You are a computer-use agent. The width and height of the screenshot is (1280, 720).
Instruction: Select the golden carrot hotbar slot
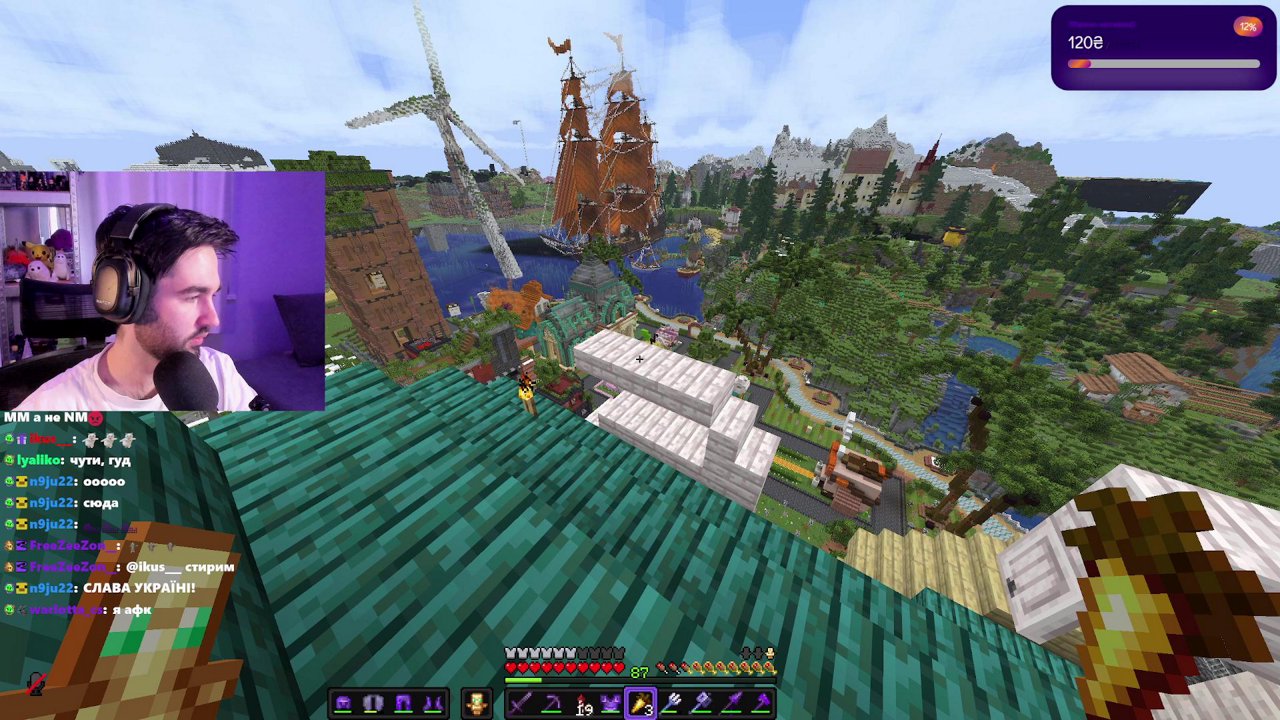[640, 704]
